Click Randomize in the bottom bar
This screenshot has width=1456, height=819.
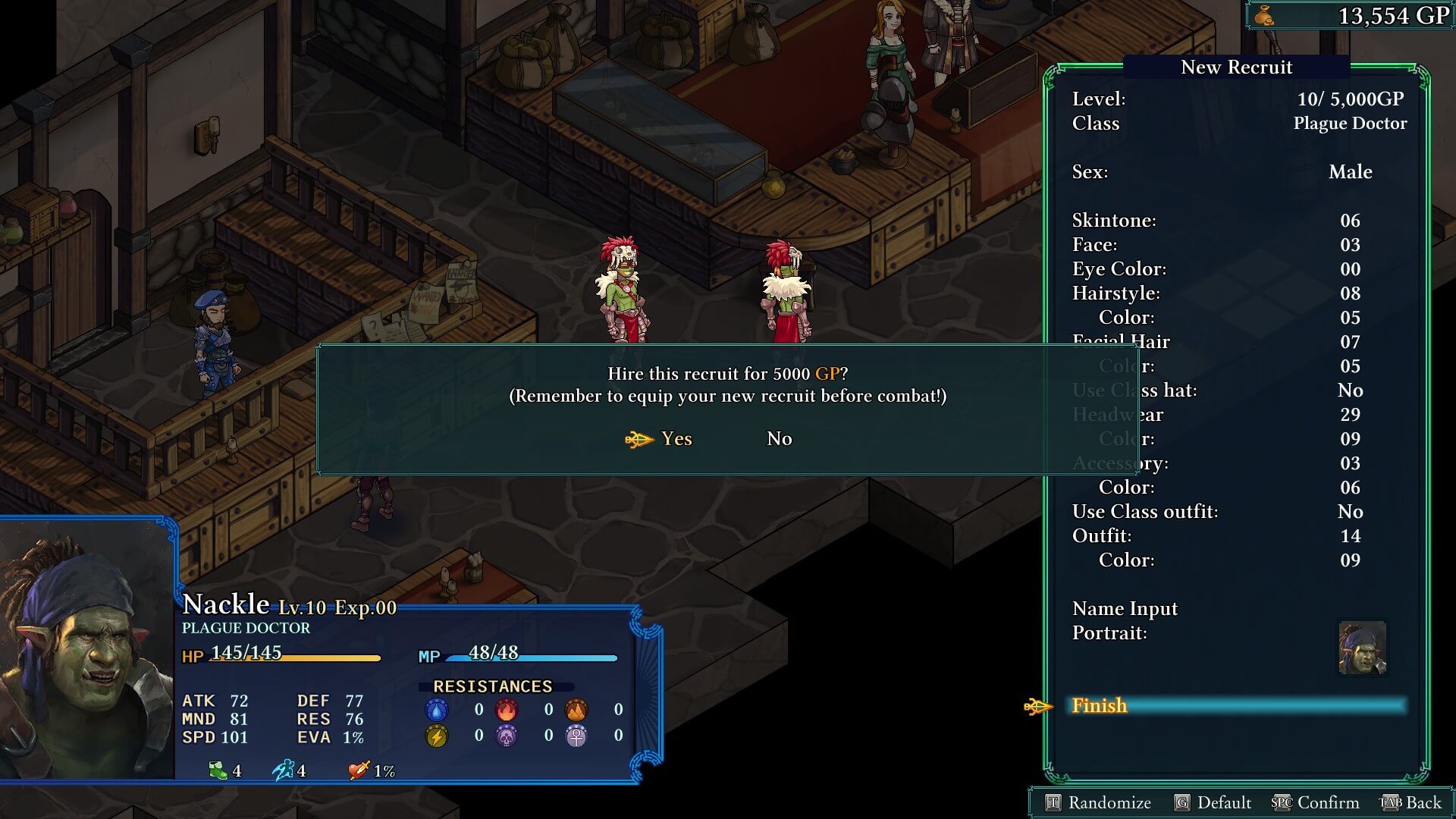pos(1098,803)
